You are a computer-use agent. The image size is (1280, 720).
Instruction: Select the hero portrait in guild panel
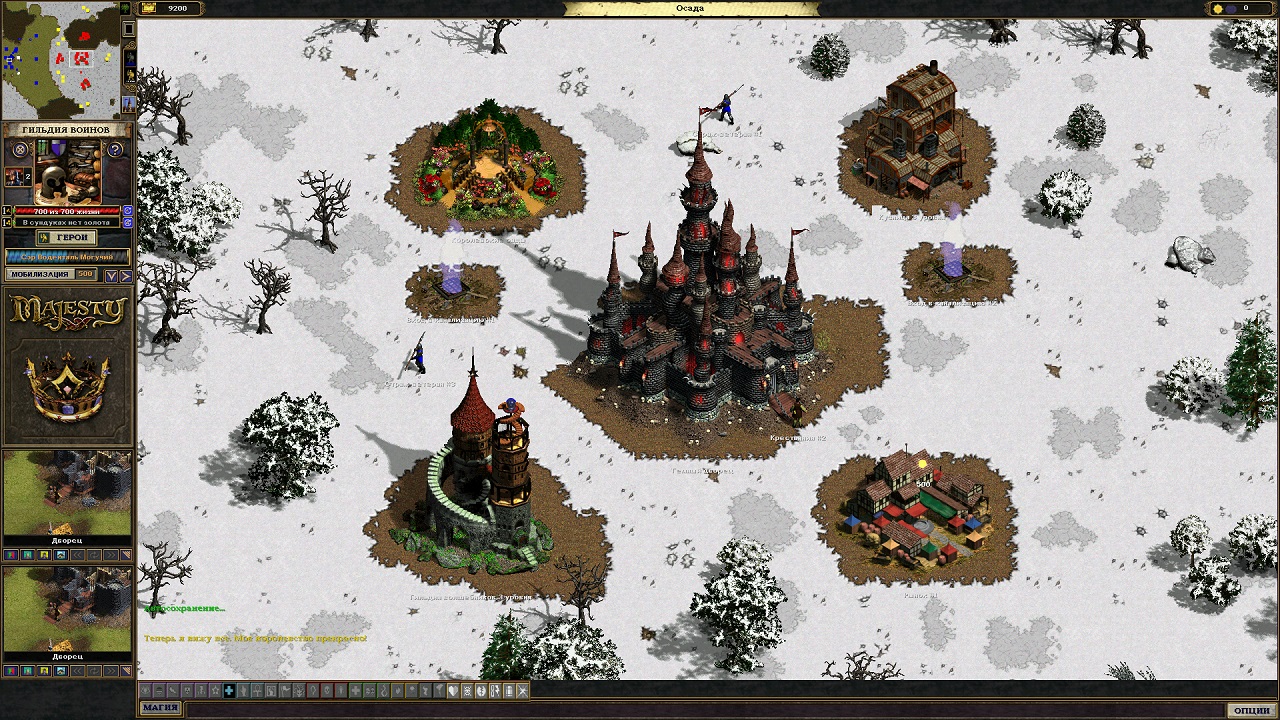14,176
